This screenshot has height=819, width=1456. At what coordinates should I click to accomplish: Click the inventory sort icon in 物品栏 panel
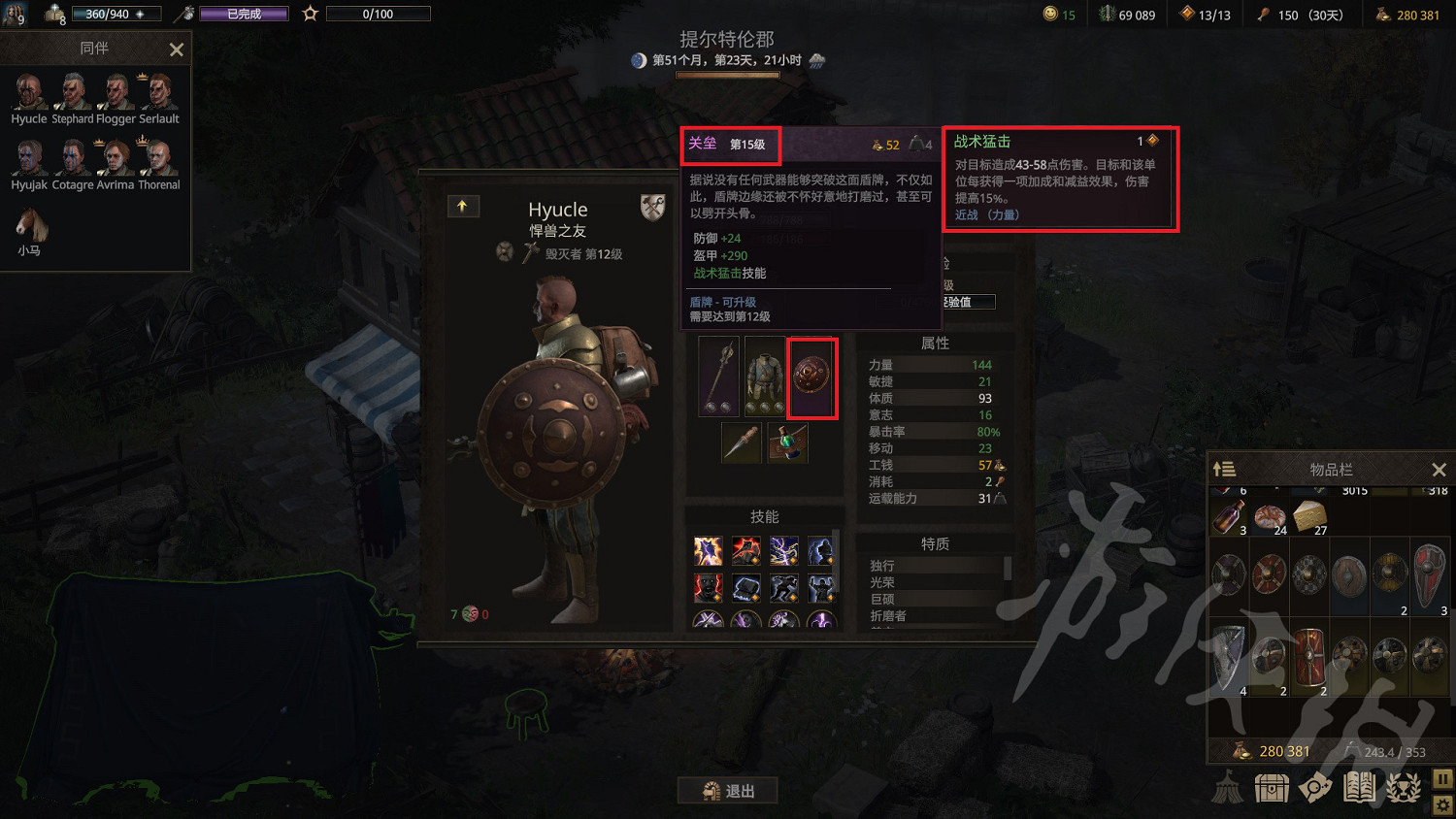coord(1224,469)
